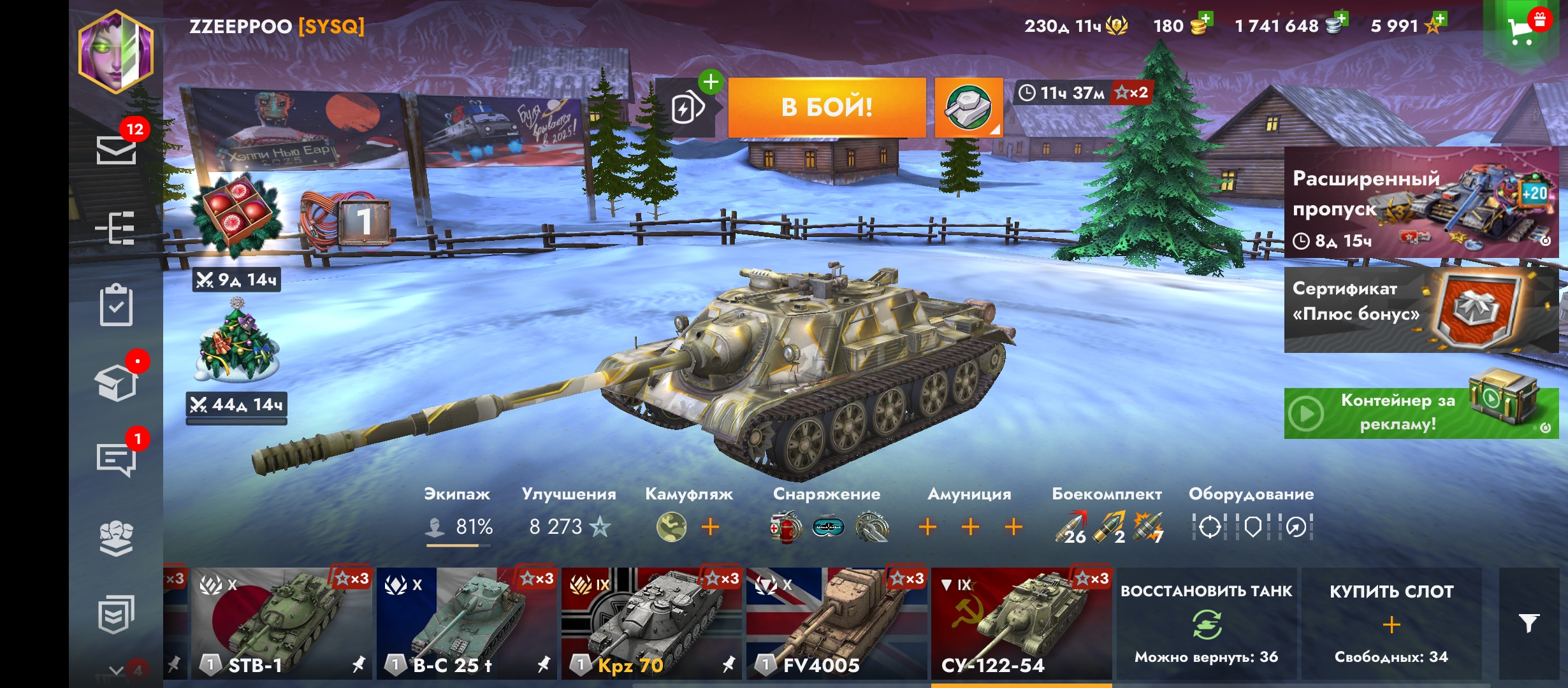This screenshot has height=688, width=1568.
Task: Open the shop cart with gift badge
Action: pos(1523,29)
